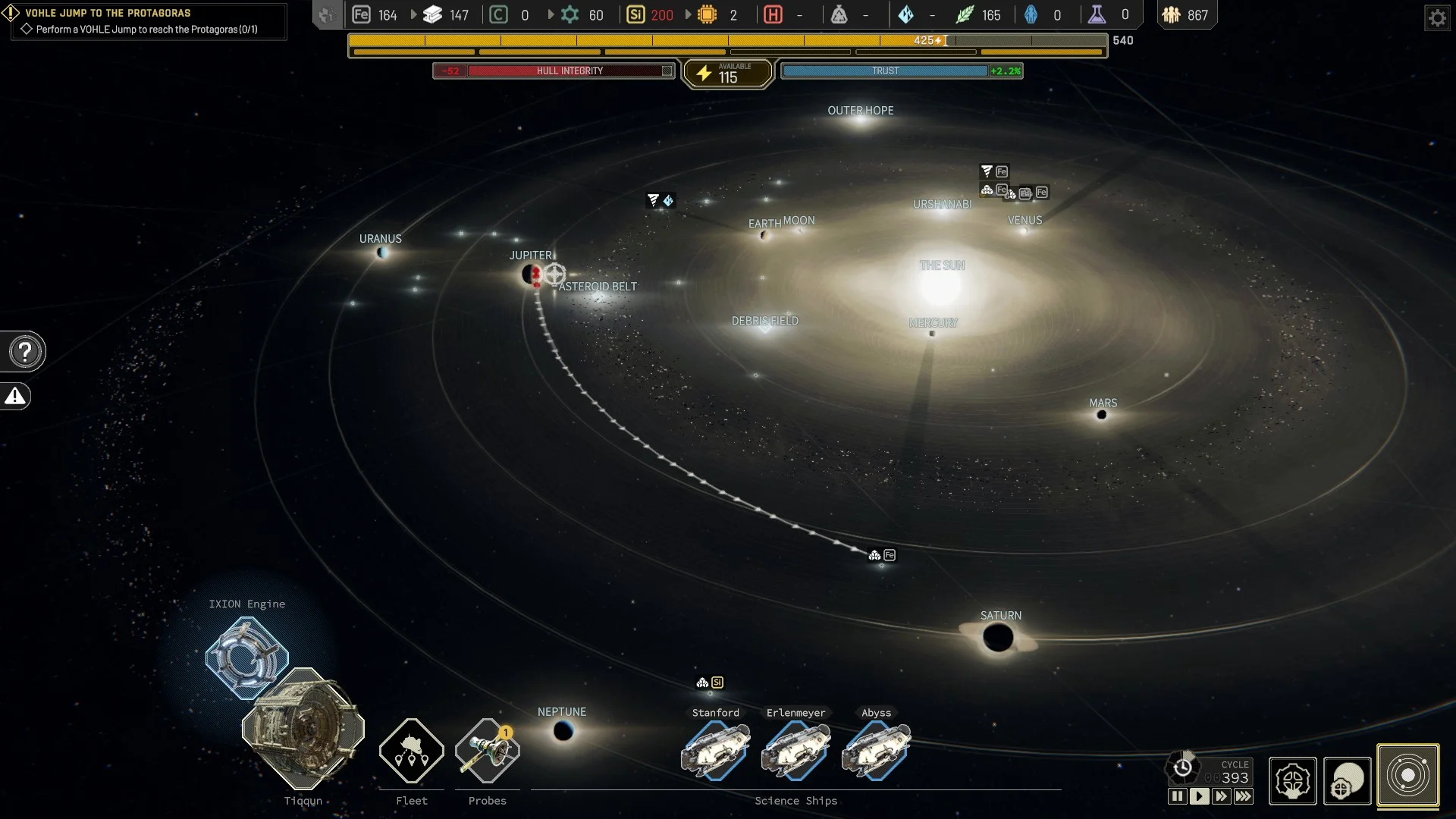Open the settings gear menu
The width and height of the screenshot is (1456, 819).
[1437, 17]
